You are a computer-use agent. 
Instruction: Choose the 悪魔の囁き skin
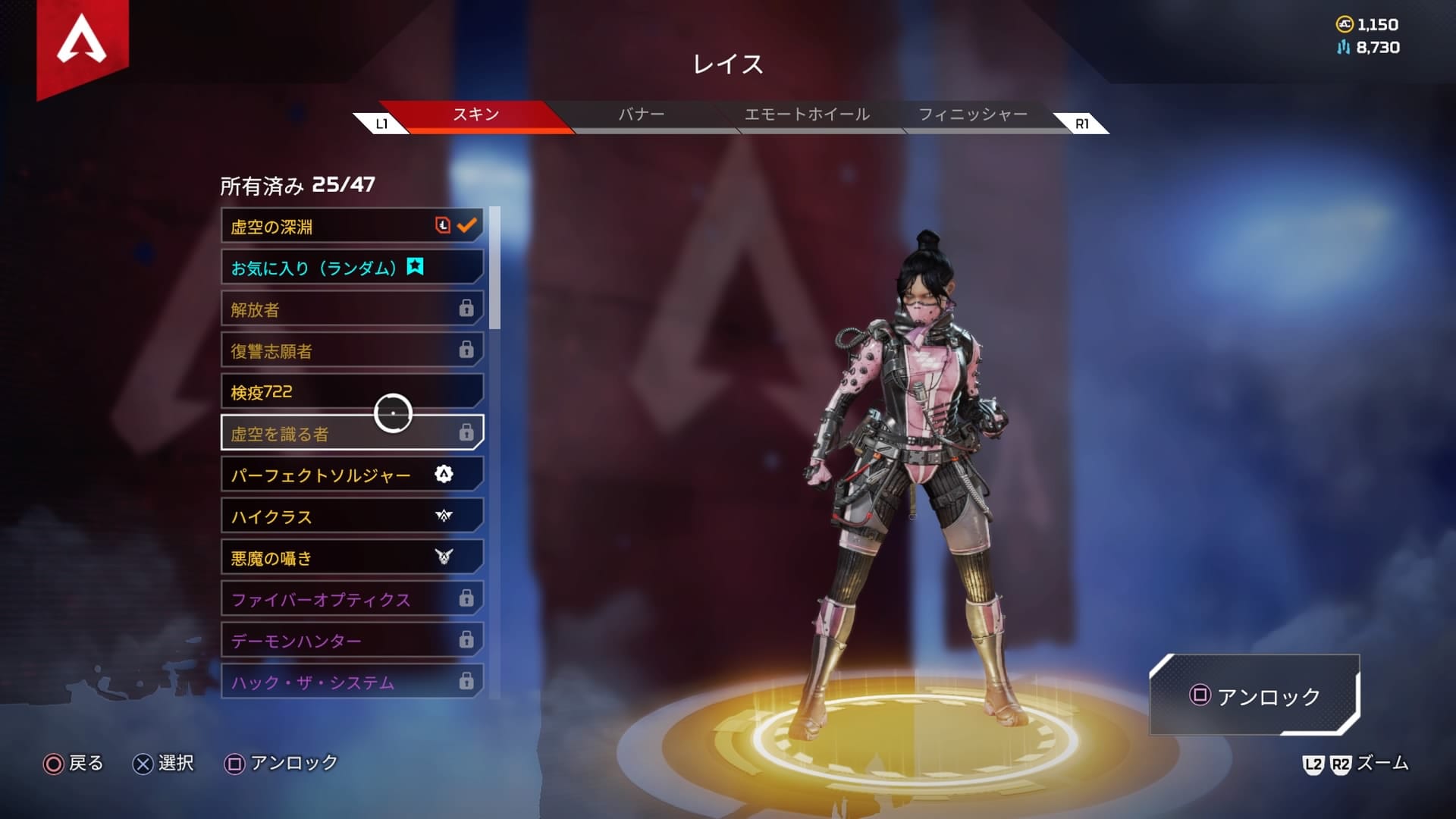click(x=352, y=558)
